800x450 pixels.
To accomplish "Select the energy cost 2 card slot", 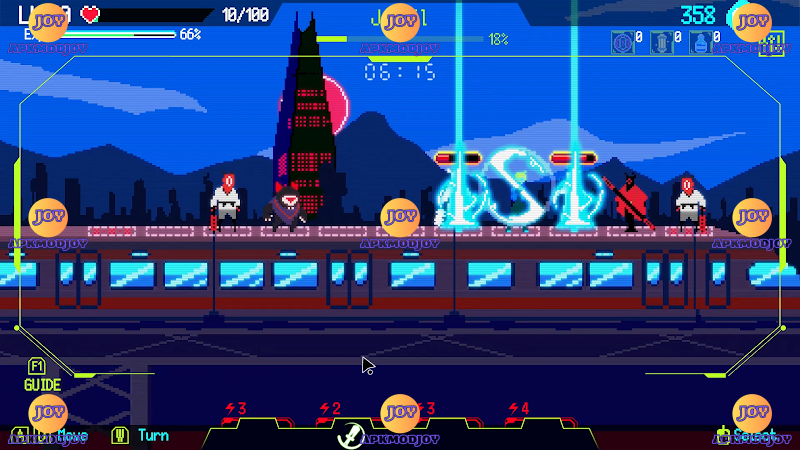I will point(329,409).
